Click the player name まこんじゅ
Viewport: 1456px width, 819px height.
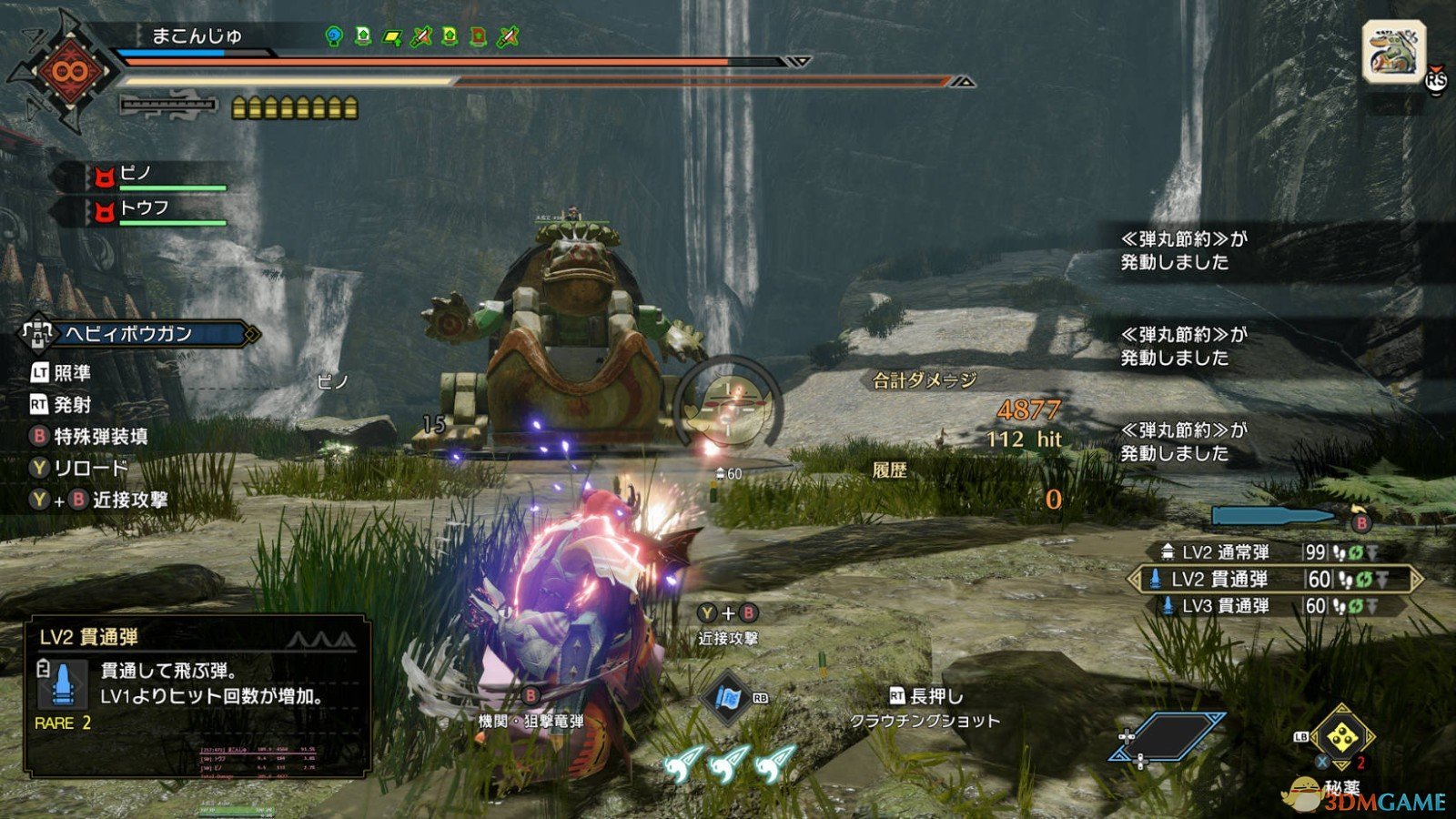tap(196, 36)
